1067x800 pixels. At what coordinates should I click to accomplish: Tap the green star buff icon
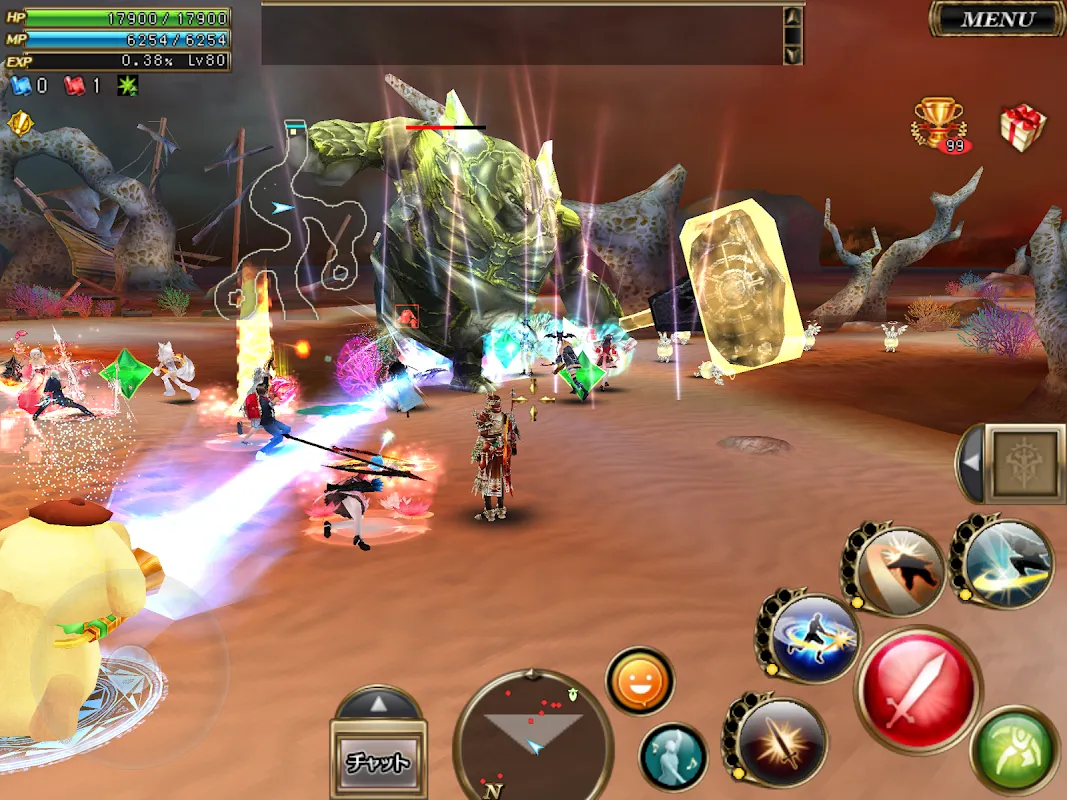(x=128, y=86)
